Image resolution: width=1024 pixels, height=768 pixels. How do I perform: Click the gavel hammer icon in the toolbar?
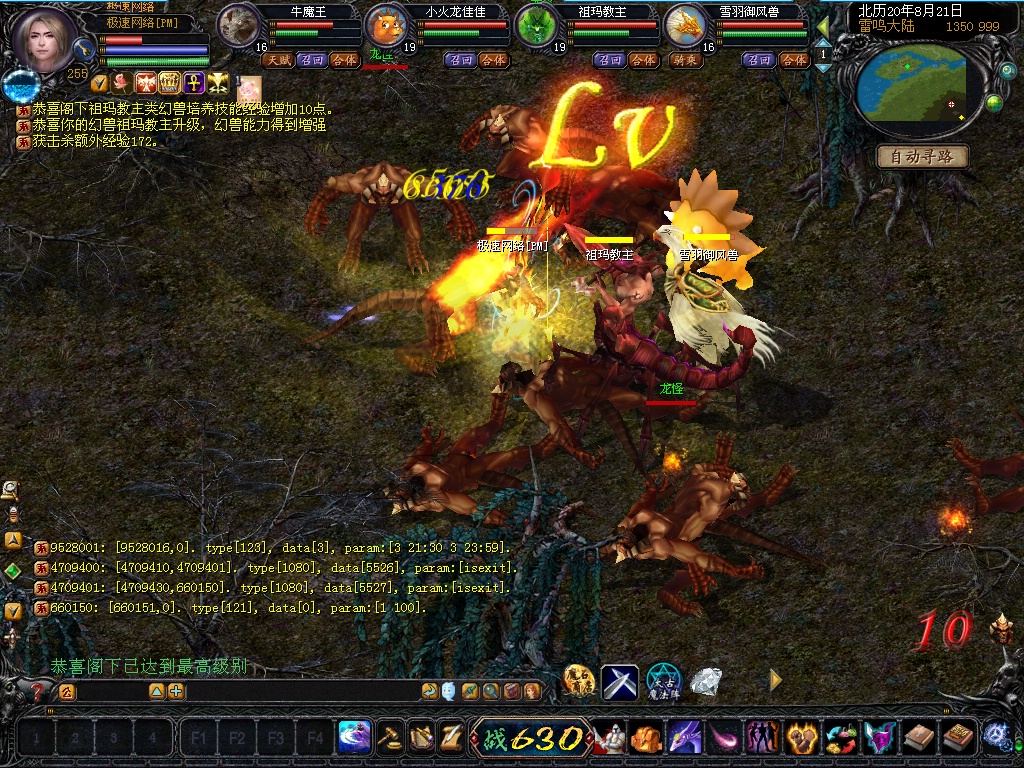[391, 738]
